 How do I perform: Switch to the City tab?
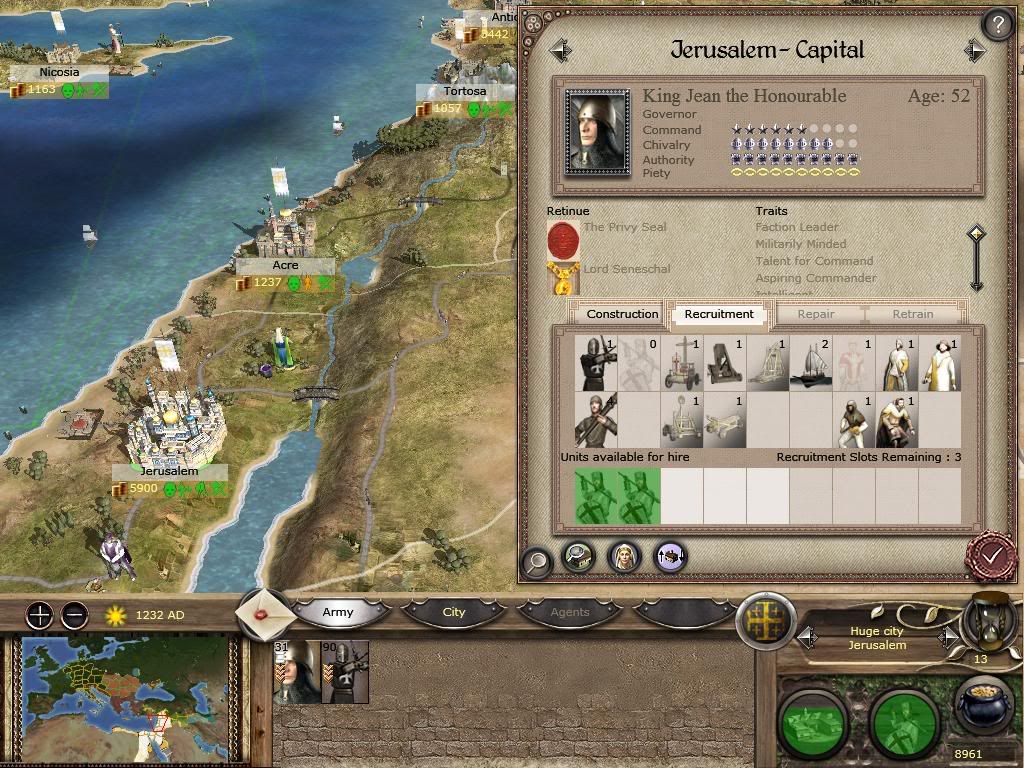(x=454, y=612)
